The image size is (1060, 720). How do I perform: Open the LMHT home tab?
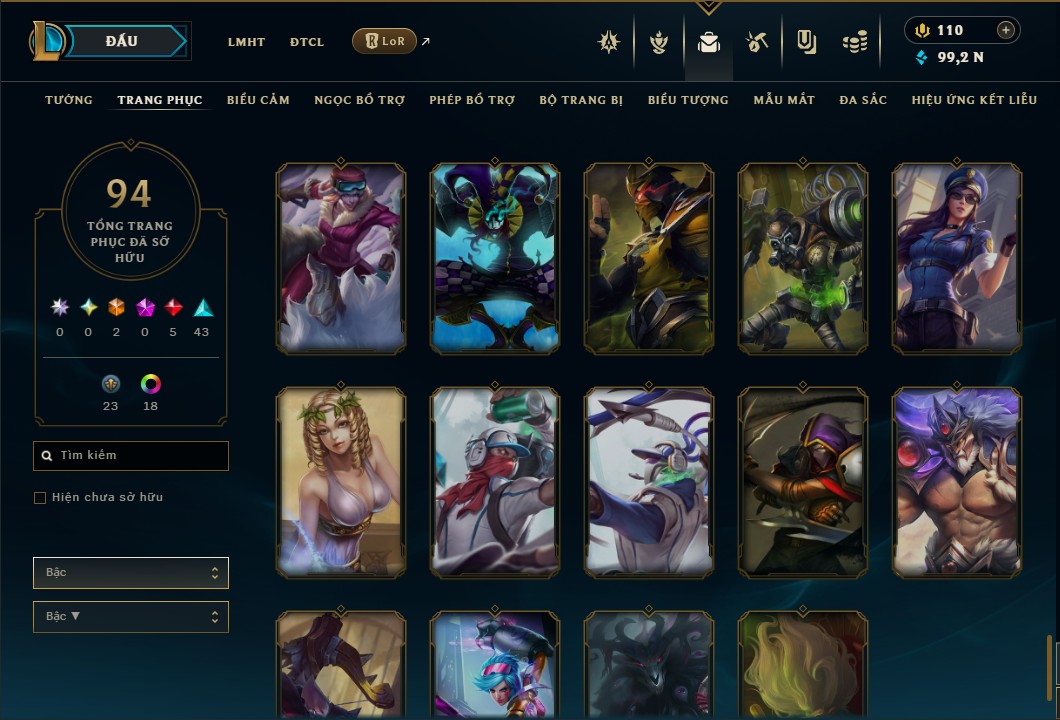click(x=246, y=42)
